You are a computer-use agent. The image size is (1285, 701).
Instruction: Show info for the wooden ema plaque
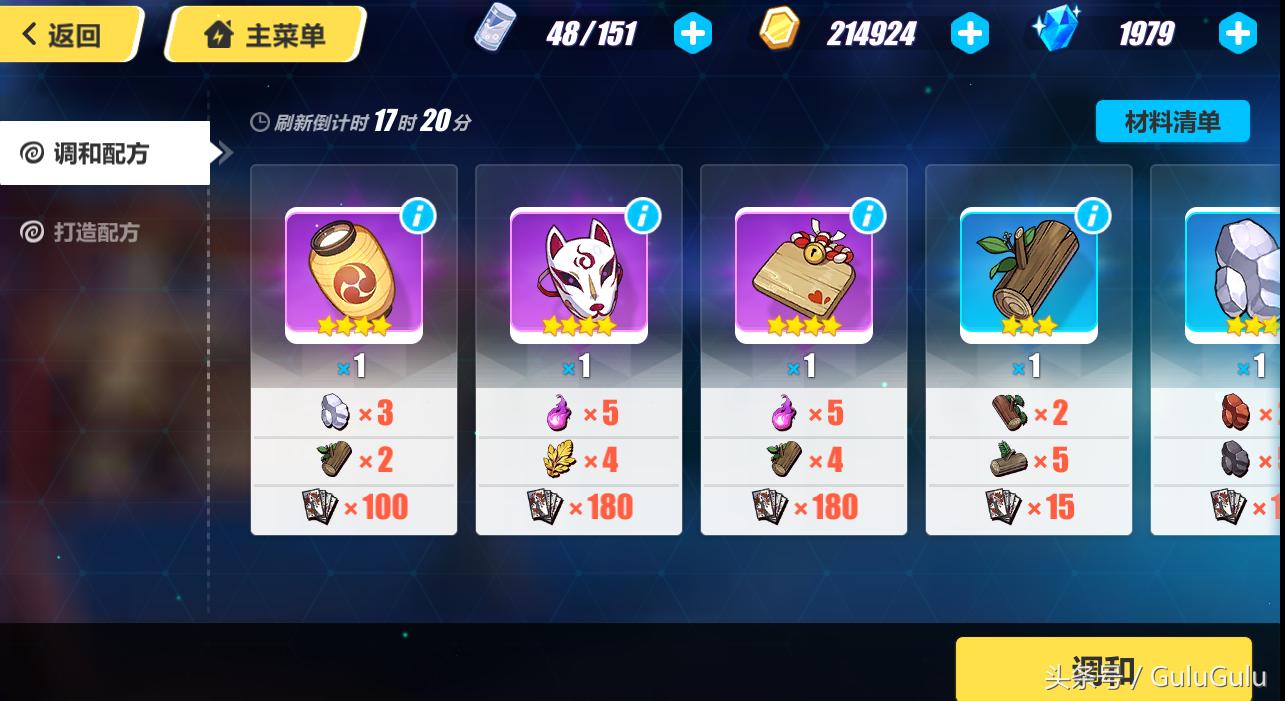click(x=868, y=215)
